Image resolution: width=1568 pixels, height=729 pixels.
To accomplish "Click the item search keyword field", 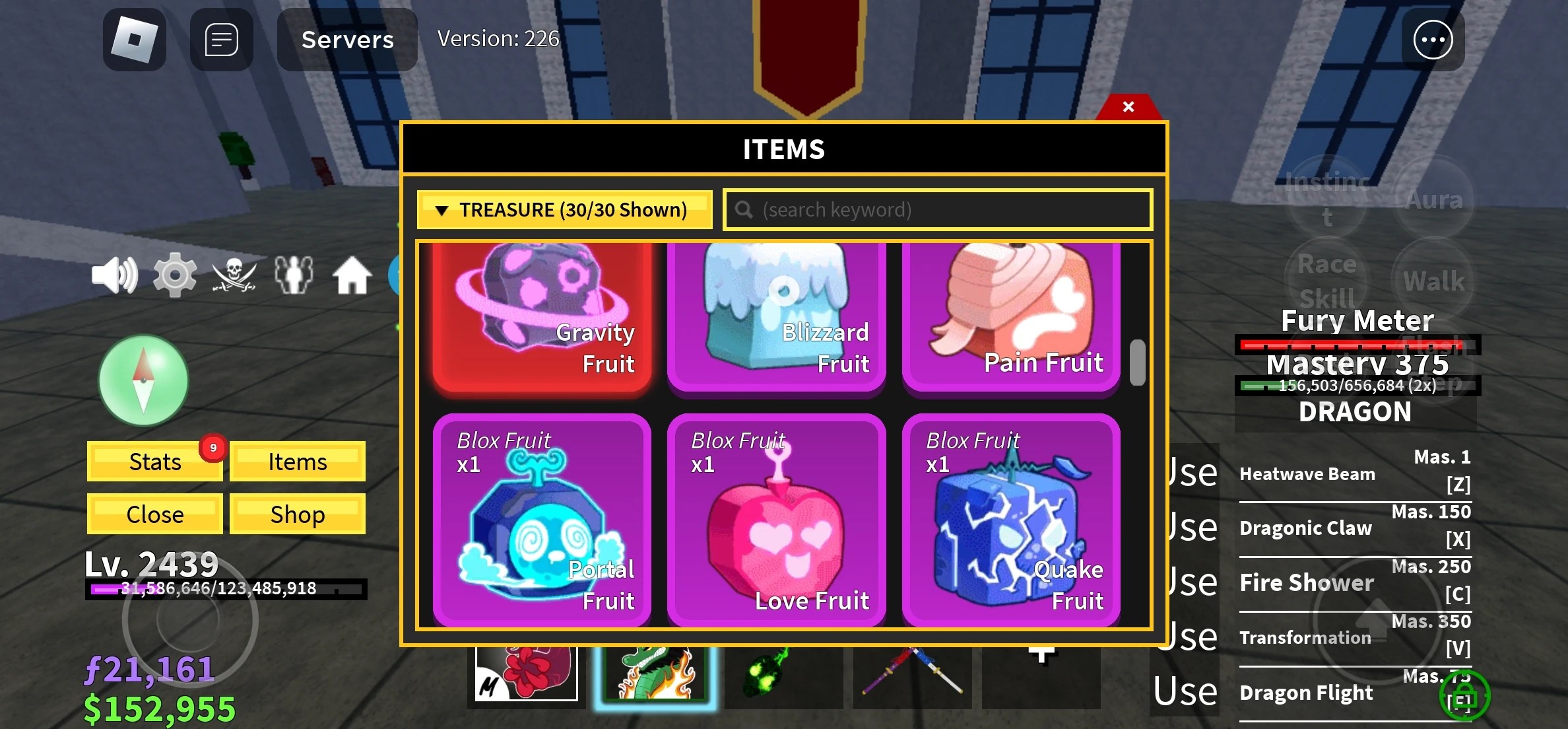I will click(936, 209).
